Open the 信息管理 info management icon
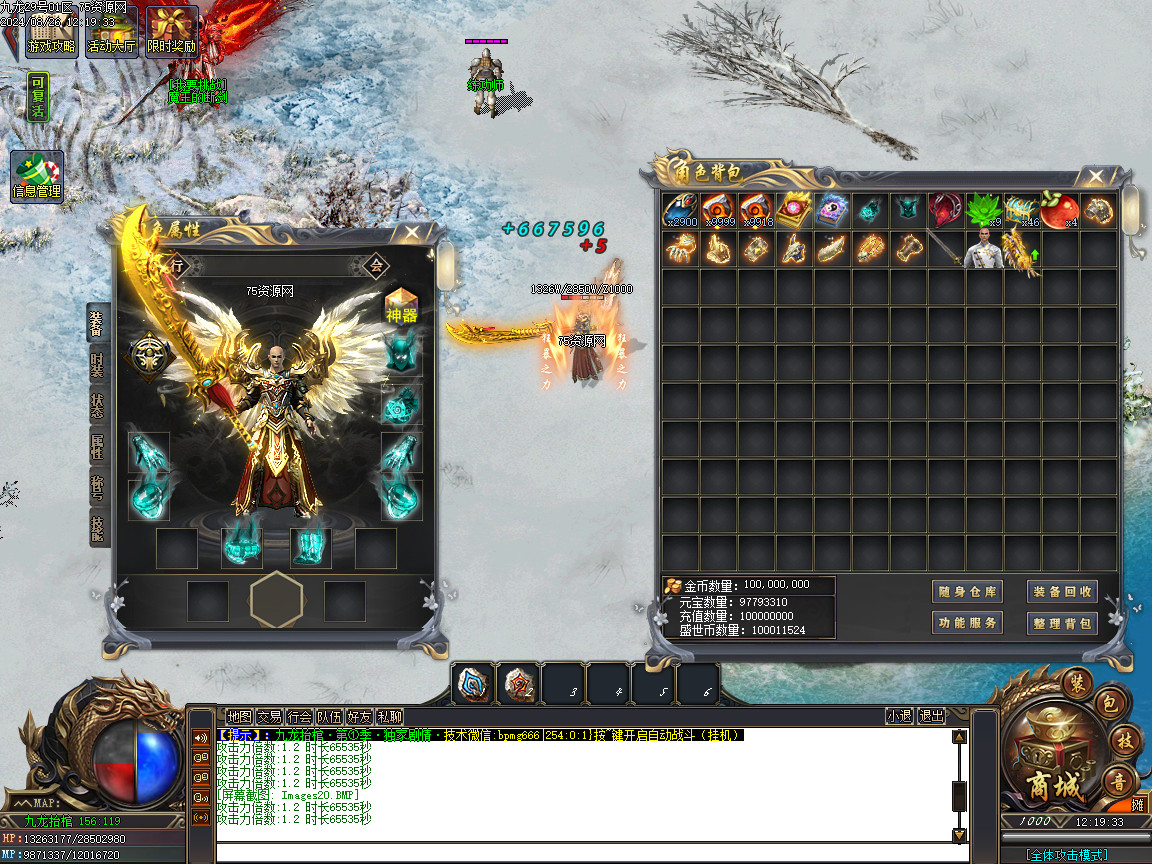Screen dimensions: 1152x864 click(x=37, y=177)
